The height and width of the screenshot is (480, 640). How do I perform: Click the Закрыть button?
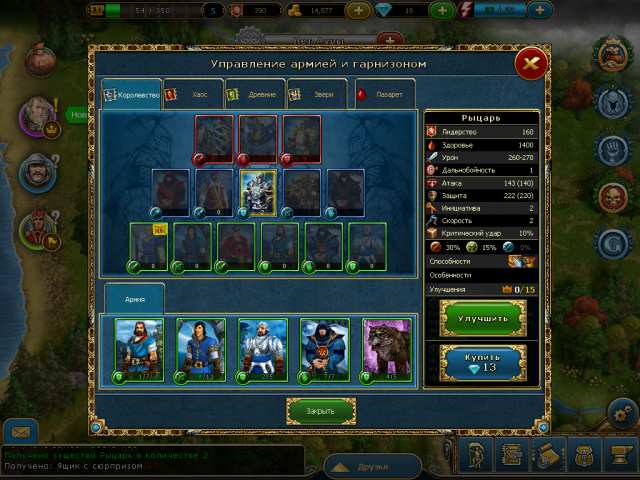pos(321,410)
